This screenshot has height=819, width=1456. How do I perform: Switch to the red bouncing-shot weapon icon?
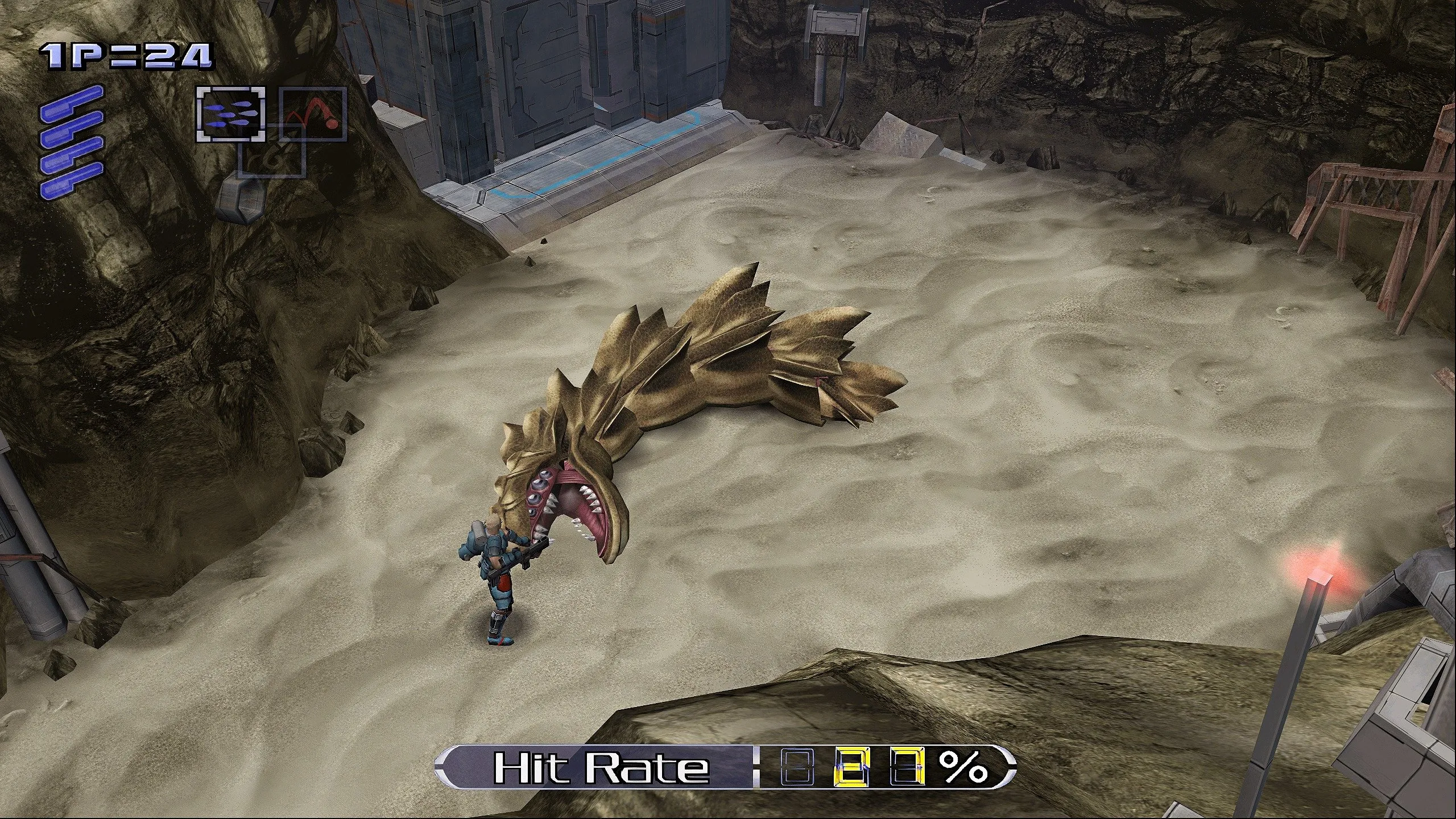coord(313,114)
